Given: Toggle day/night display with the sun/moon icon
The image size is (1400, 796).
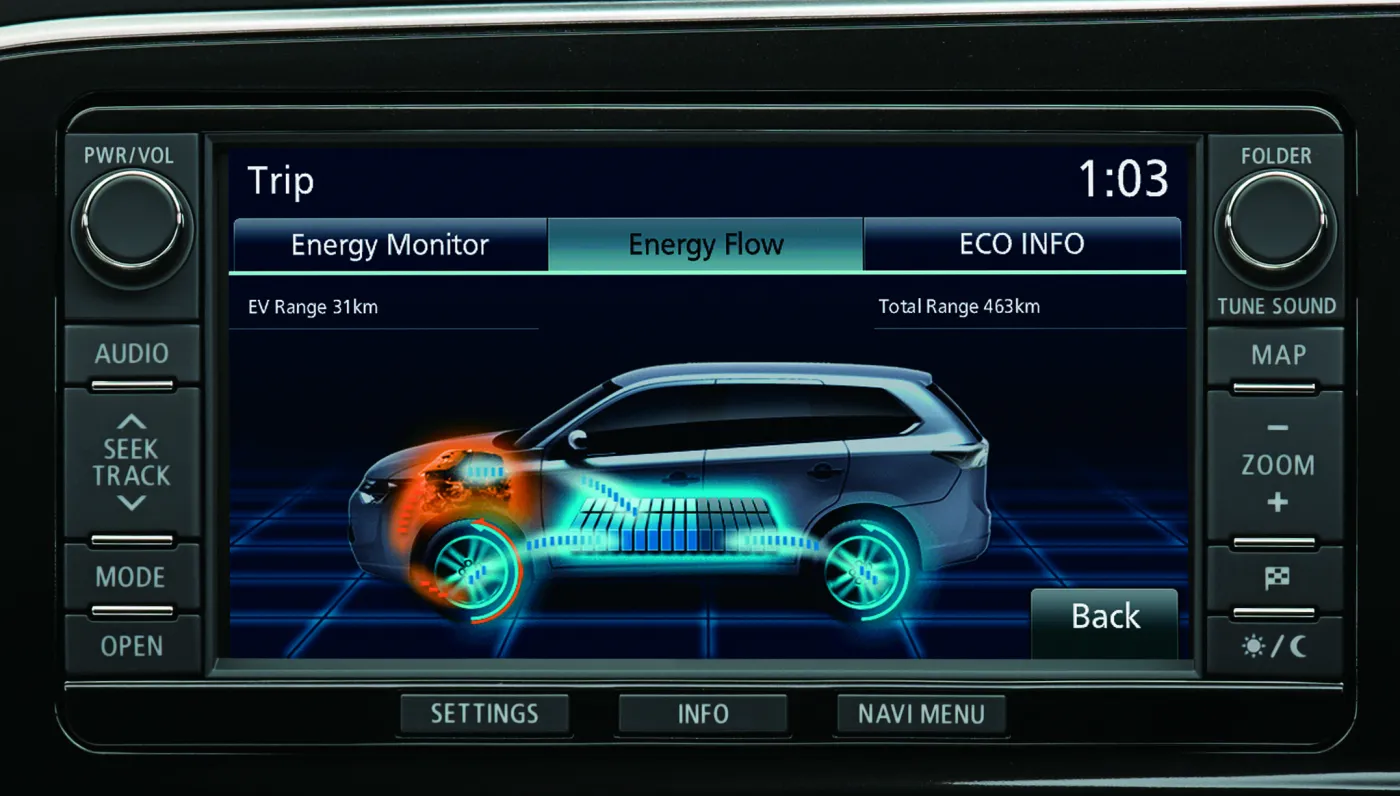Looking at the screenshot, I should pos(1277,647).
